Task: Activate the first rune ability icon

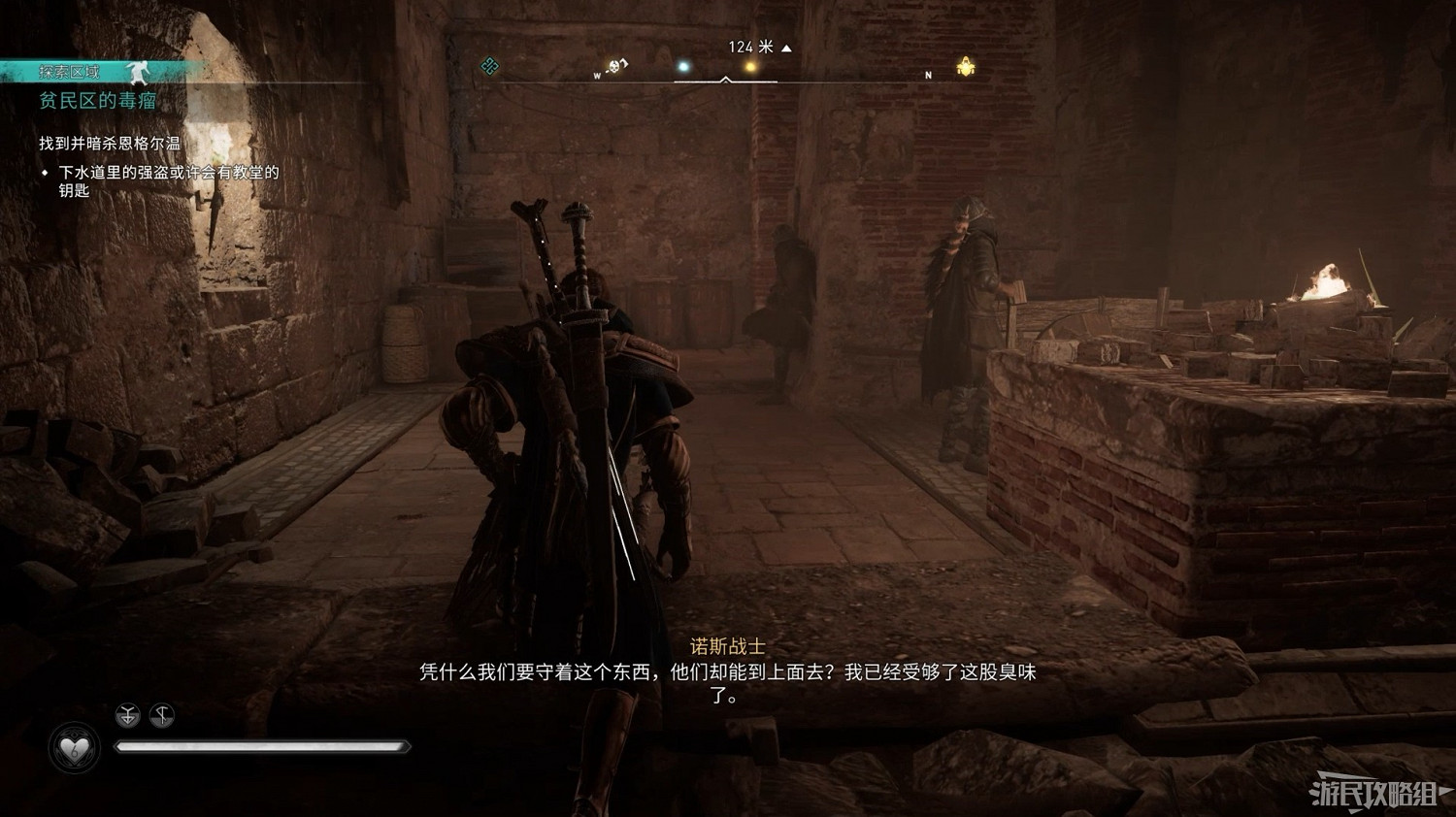Action: click(x=126, y=714)
